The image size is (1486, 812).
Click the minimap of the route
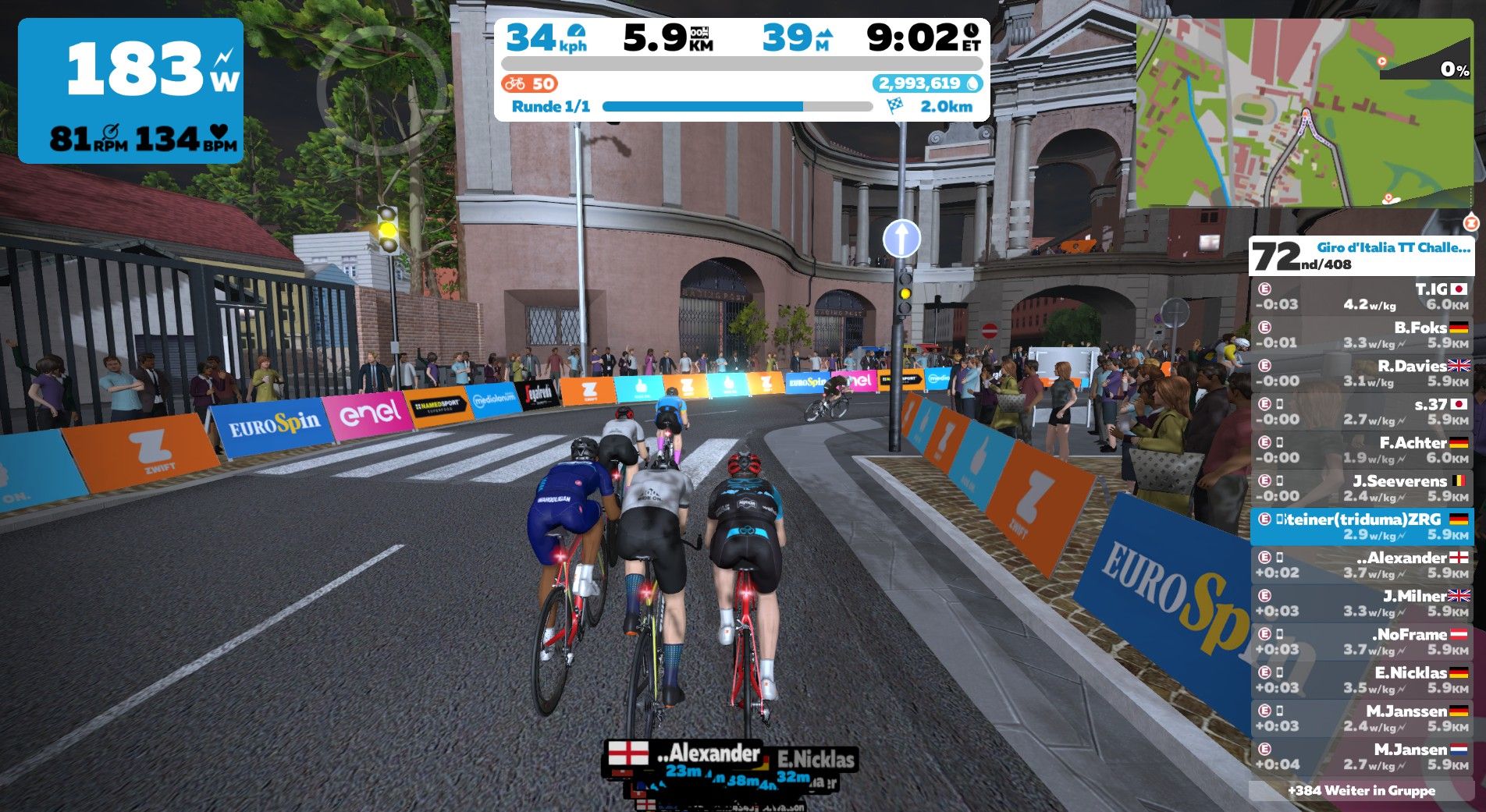tap(1303, 113)
